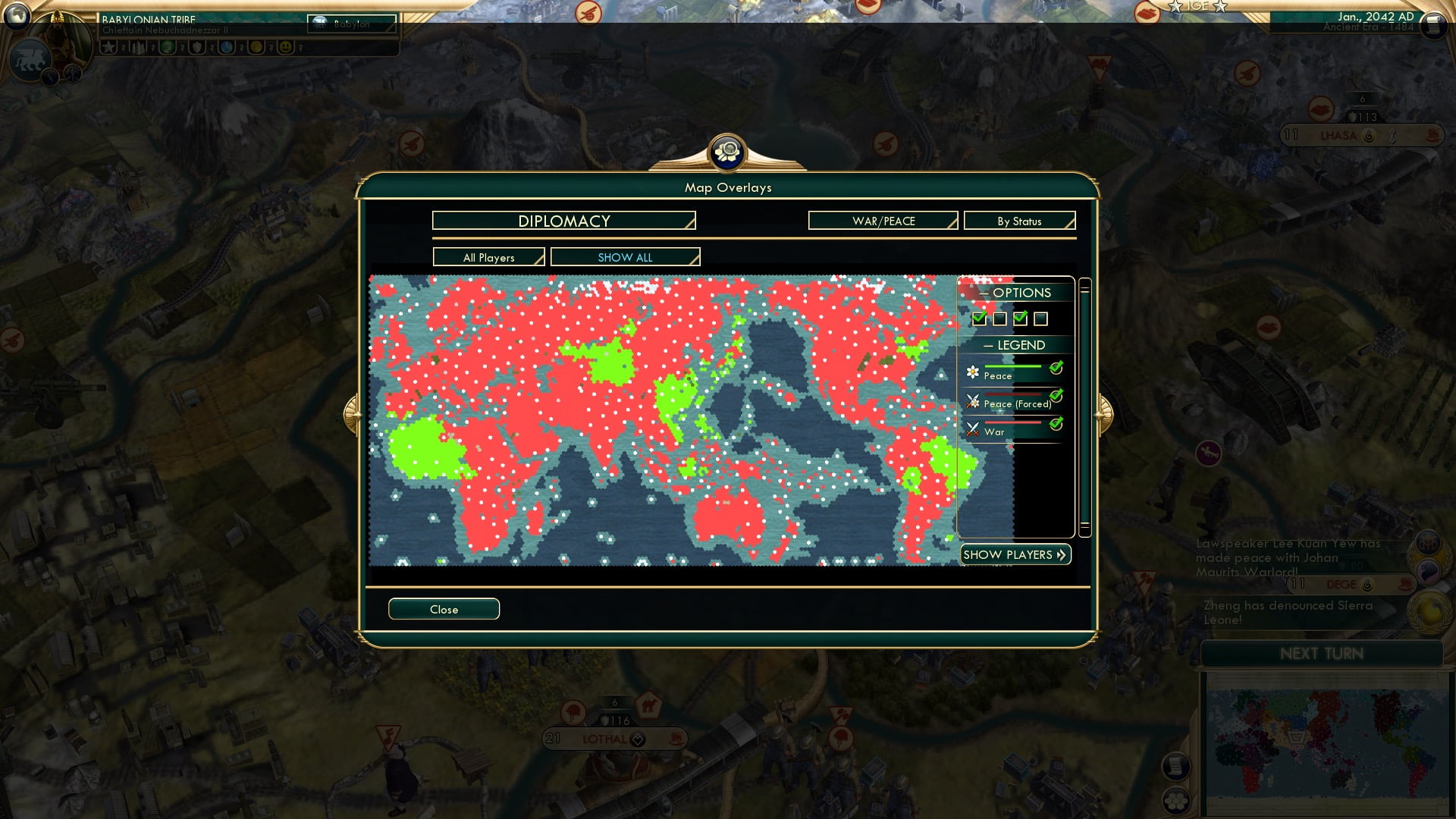Open the science (green flask) icon at top left
The image size is (1456, 819).
pos(168,48)
